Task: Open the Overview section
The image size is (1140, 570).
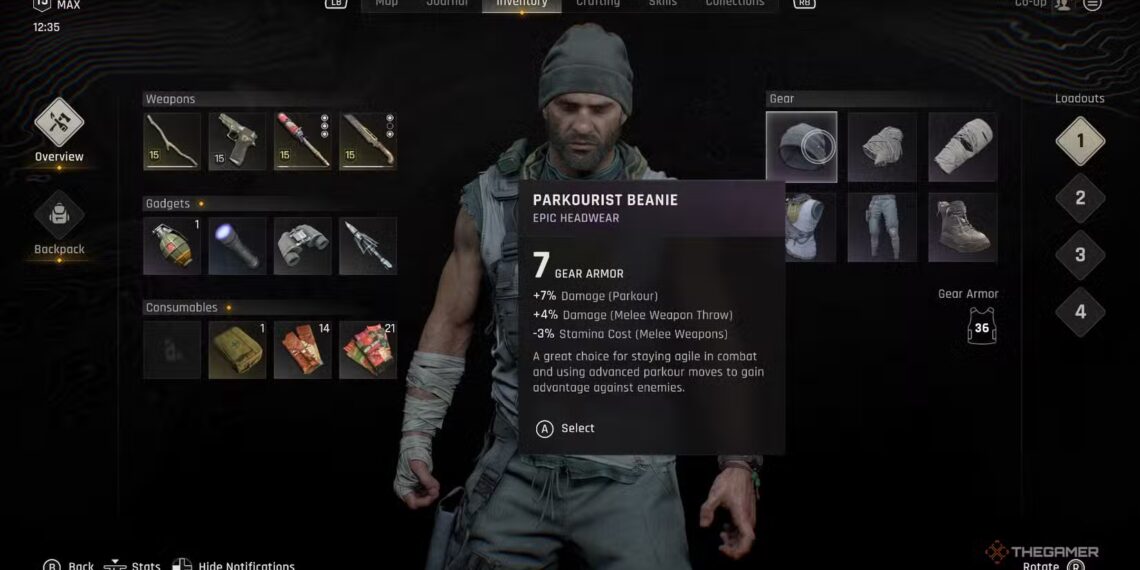Action: (59, 124)
